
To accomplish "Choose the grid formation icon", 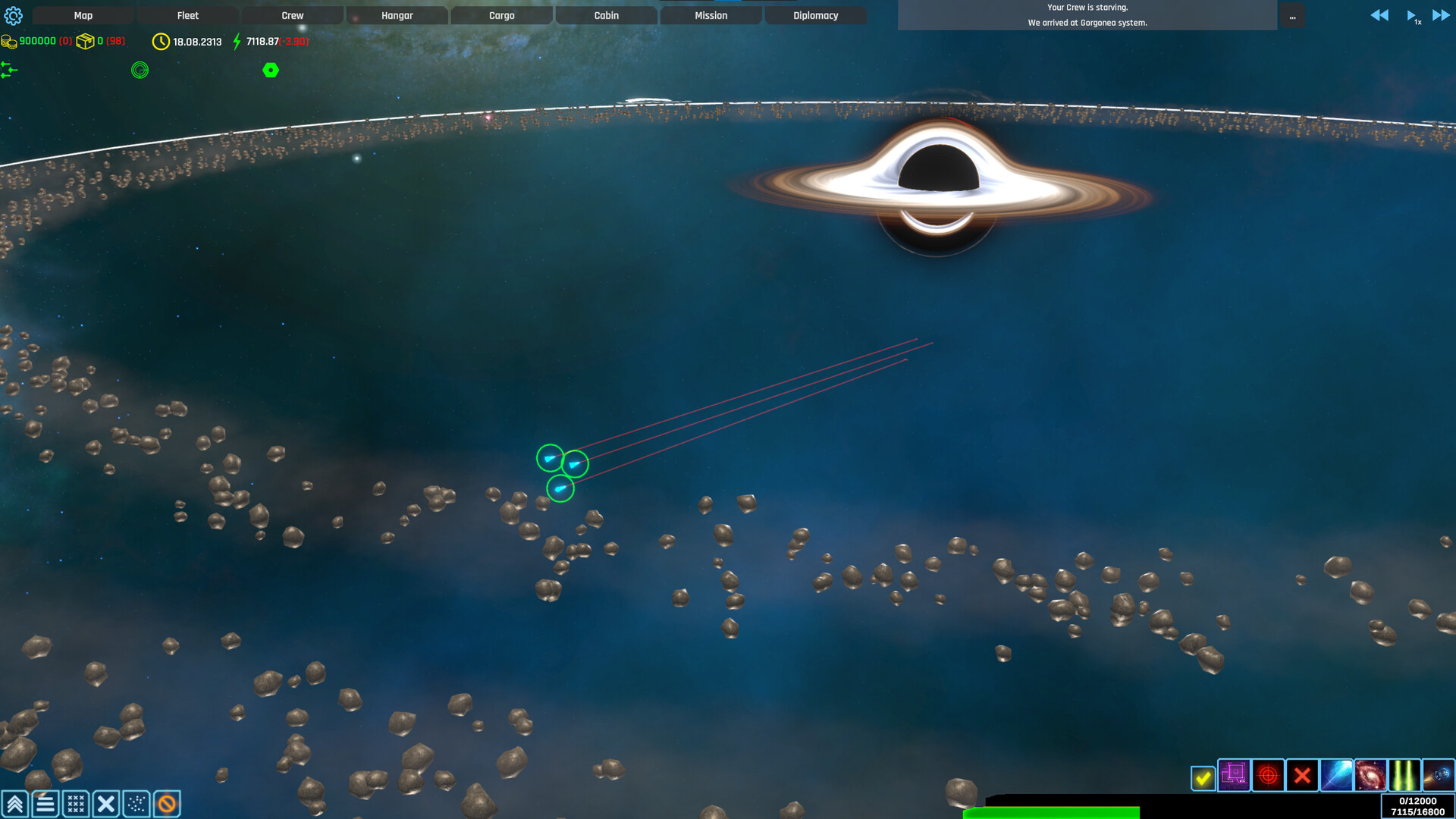I will 76,803.
